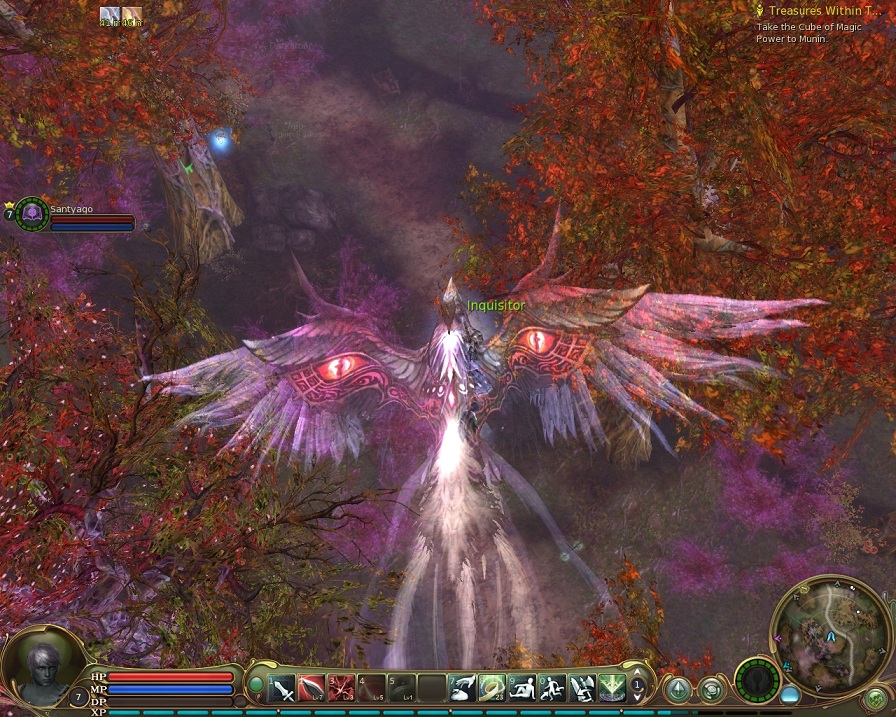Select the Santyago party member portrait

point(31,214)
